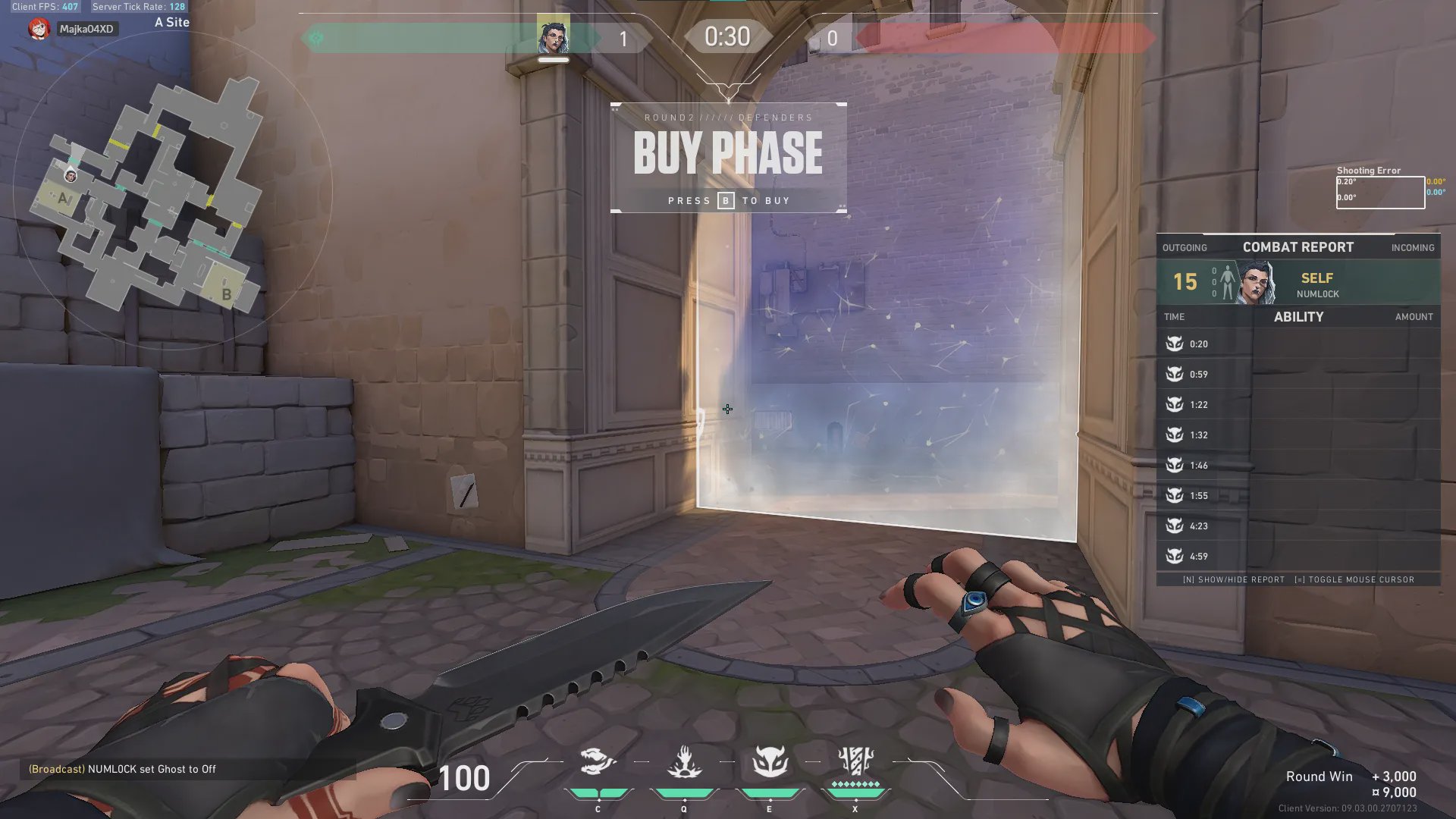Select the 0:59 ability row in combat report

[1298, 375]
